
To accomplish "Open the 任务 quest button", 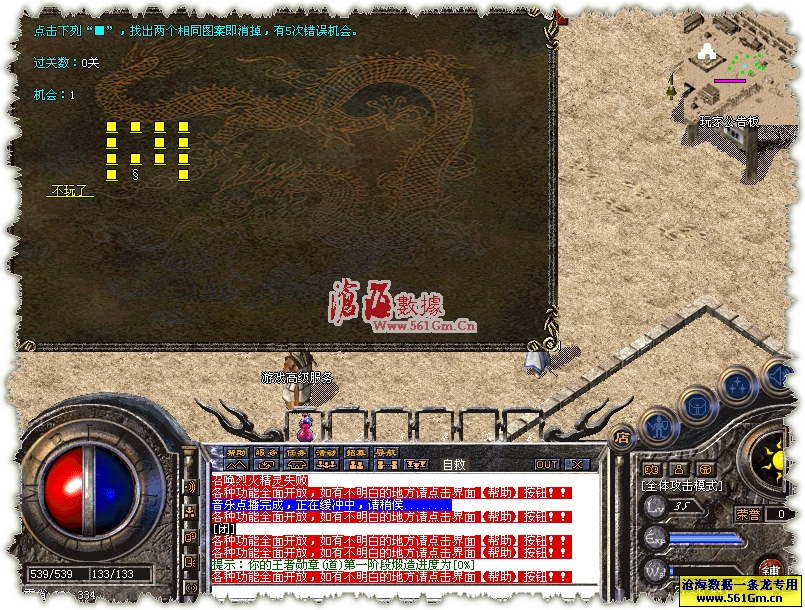I will coord(296,453).
